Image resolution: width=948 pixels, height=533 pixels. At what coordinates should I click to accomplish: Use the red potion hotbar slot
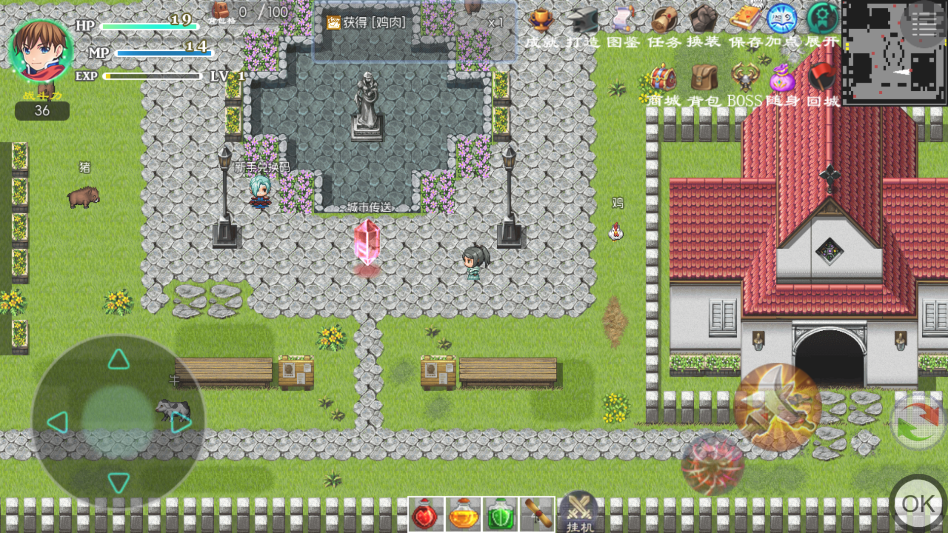click(426, 515)
